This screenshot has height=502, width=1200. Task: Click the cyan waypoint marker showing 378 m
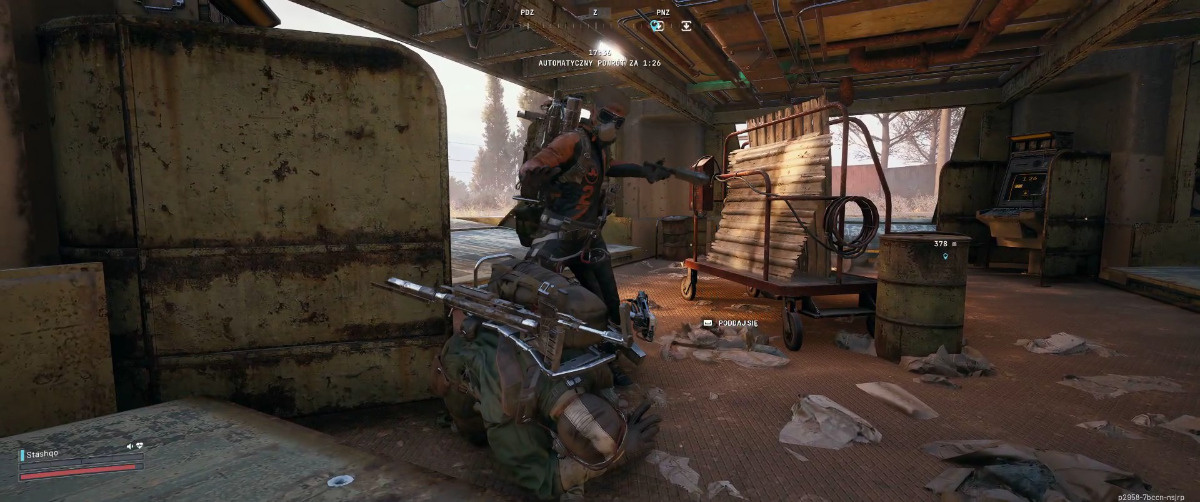pyautogui.click(x=946, y=257)
